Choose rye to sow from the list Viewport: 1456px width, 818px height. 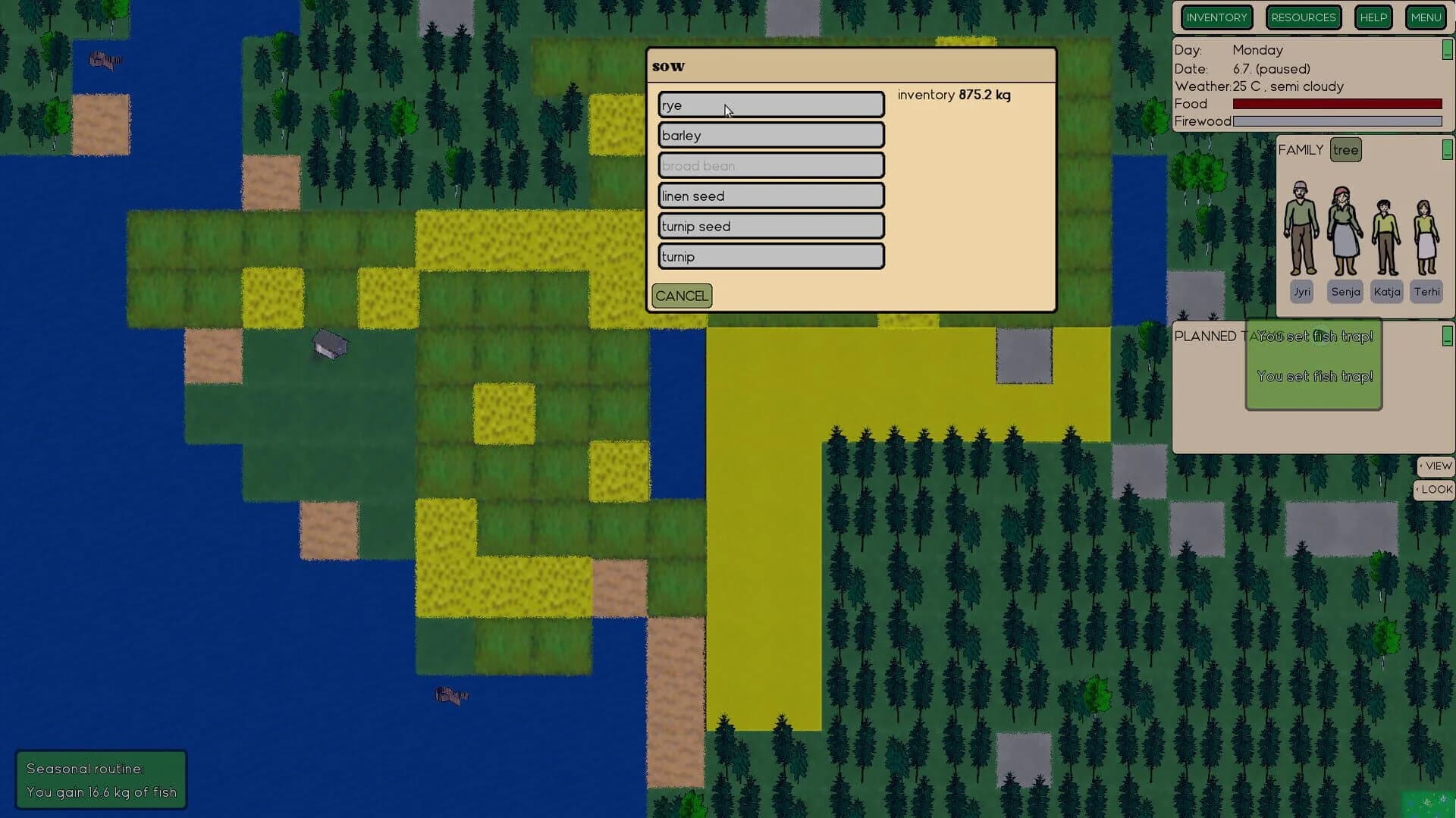click(x=770, y=105)
